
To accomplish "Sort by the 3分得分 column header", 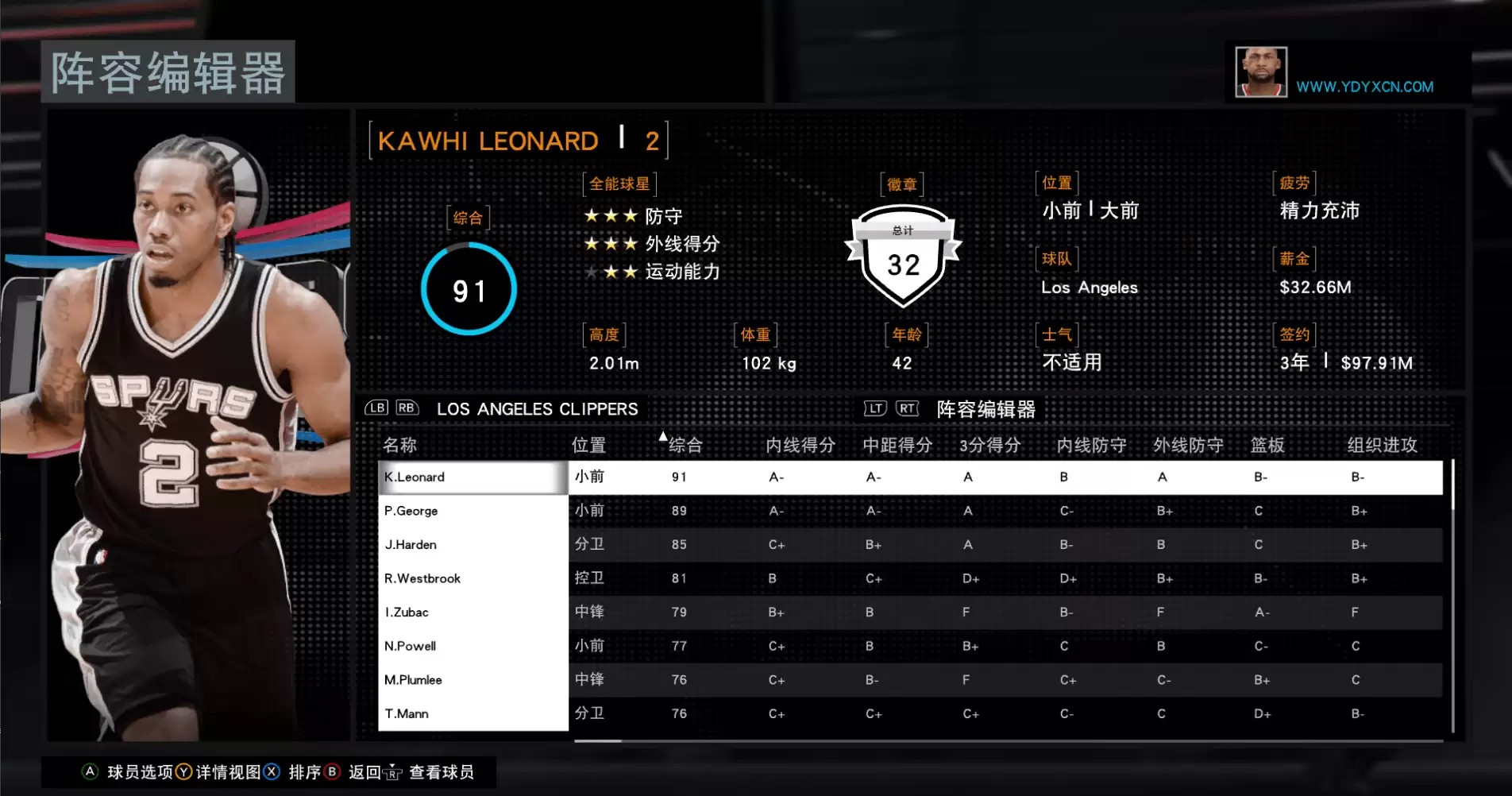I will (x=989, y=445).
